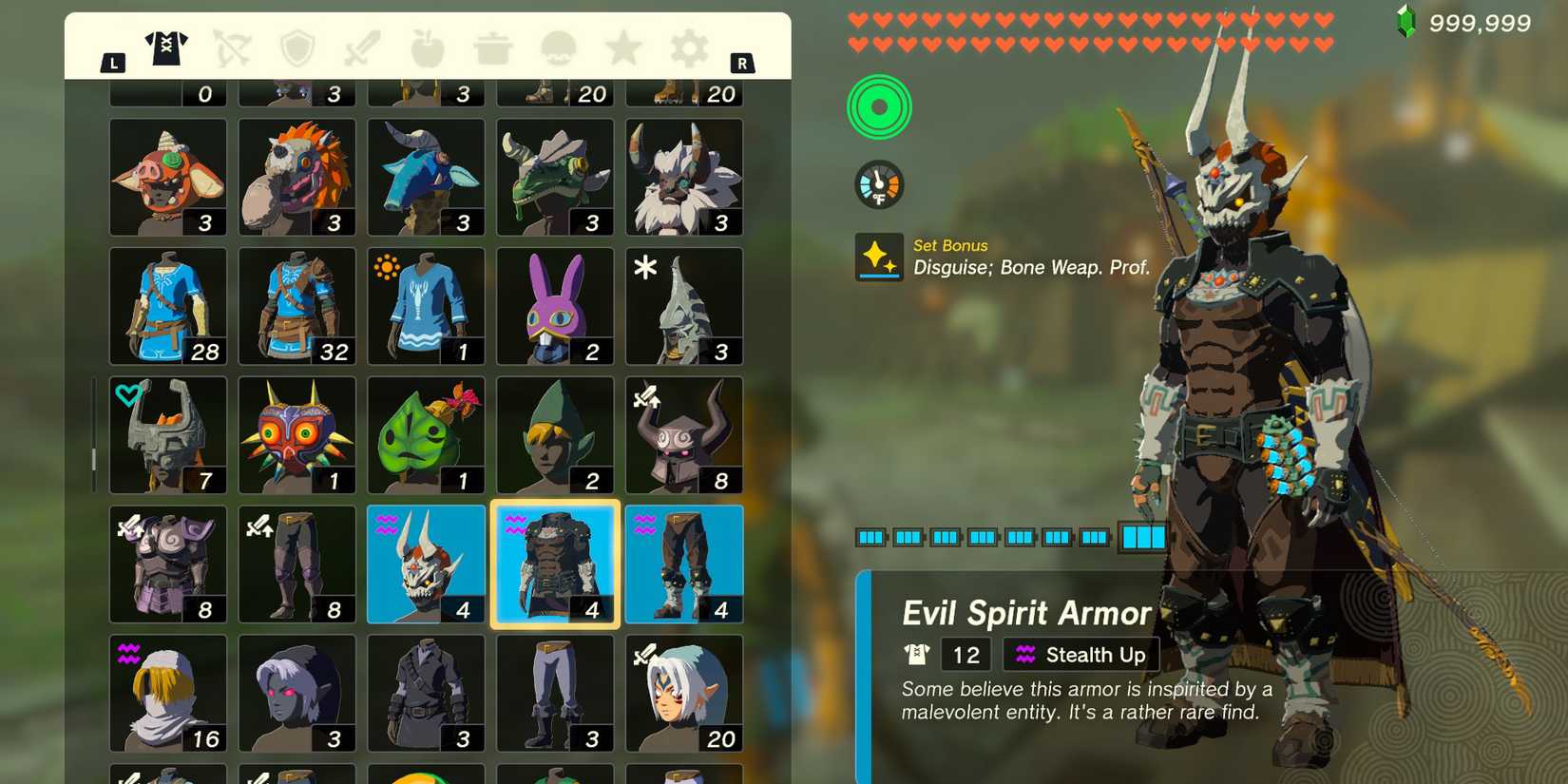Select the Materials apple icon
The height and width of the screenshot is (784, 1568).
[427, 49]
